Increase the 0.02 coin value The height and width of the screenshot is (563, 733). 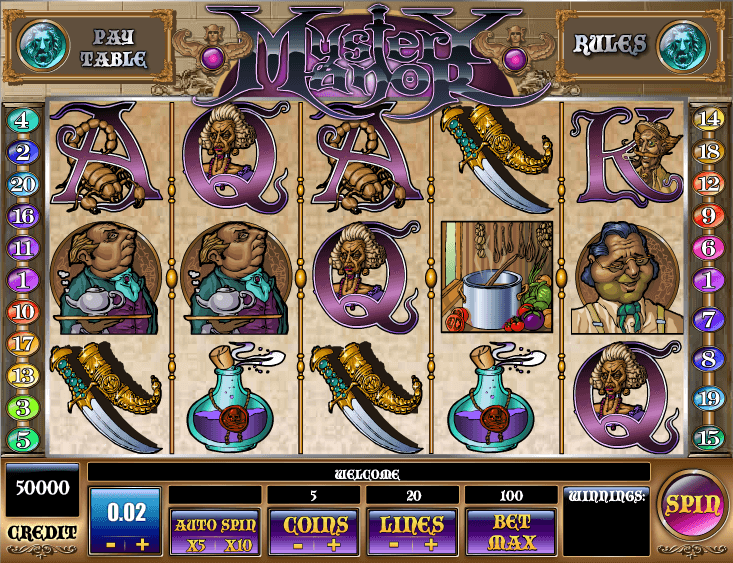coord(142,543)
